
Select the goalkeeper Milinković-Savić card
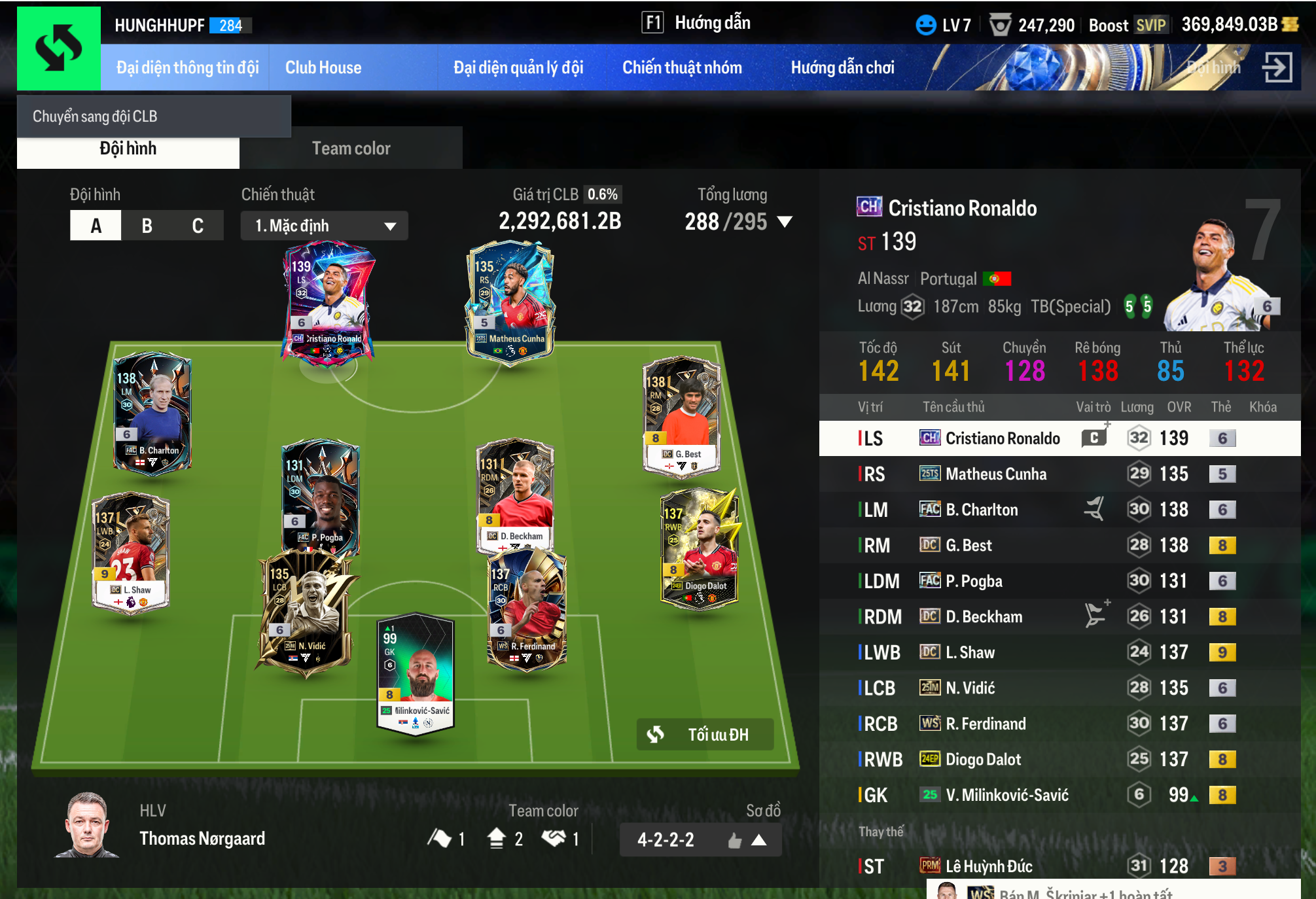click(416, 674)
